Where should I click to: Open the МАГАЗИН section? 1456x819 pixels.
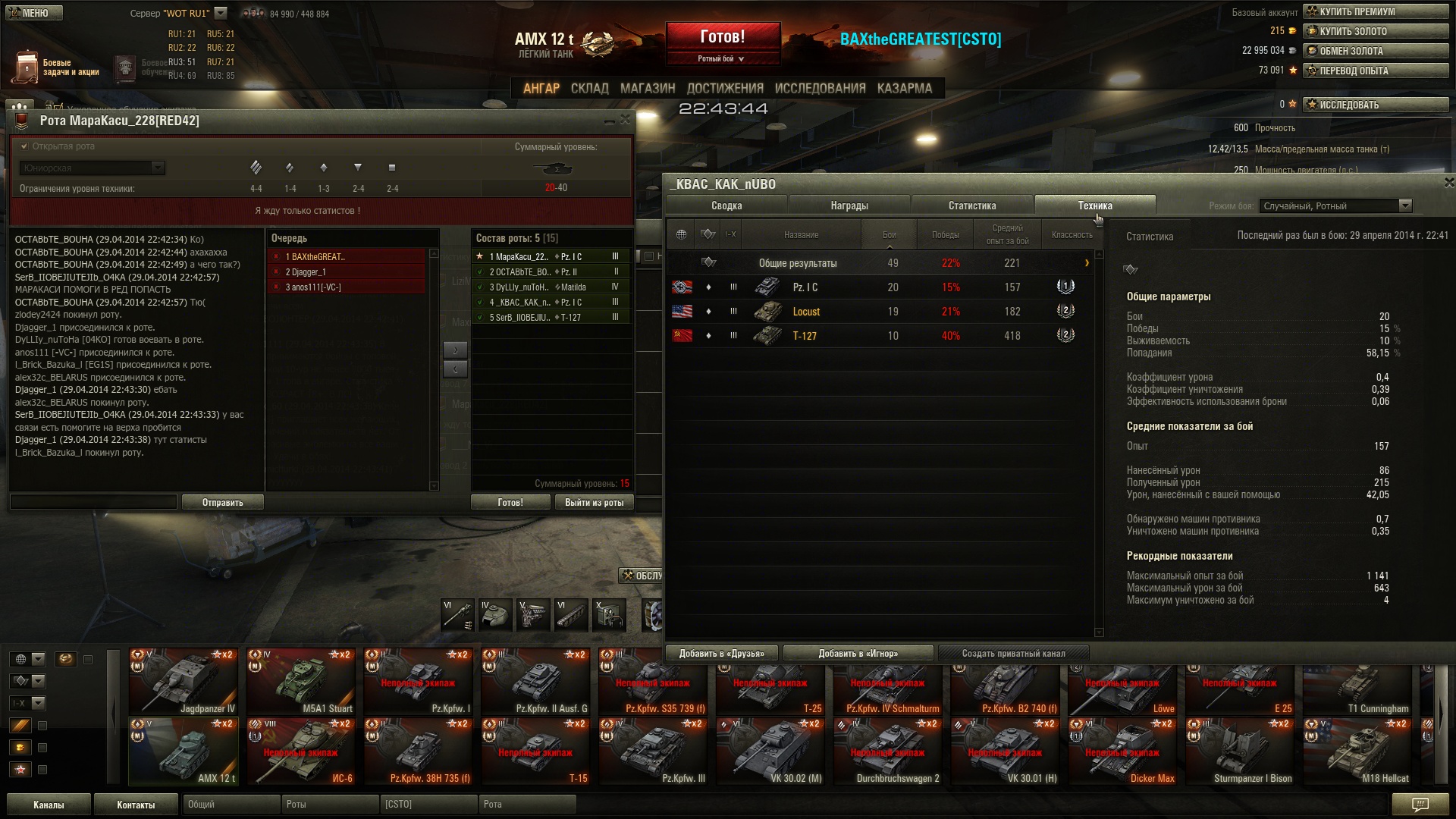(x=647, y=89)
